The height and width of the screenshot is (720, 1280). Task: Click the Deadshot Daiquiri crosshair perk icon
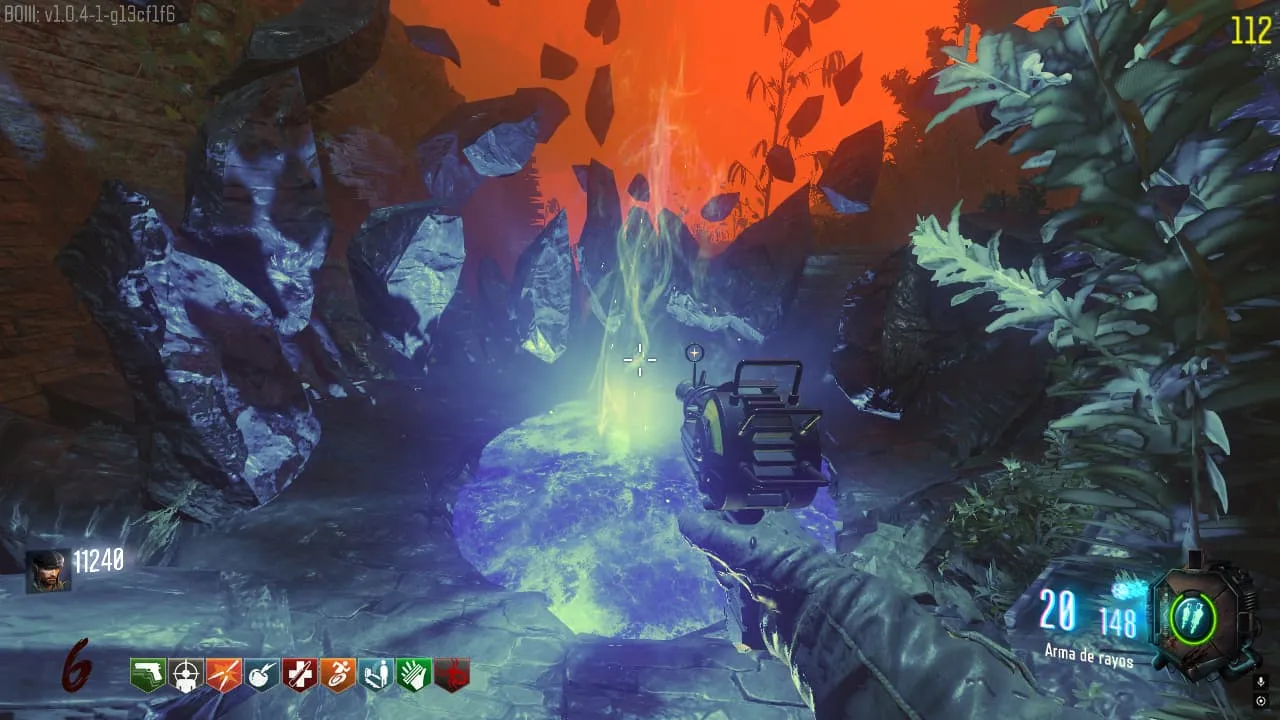[x=185, y=675]
